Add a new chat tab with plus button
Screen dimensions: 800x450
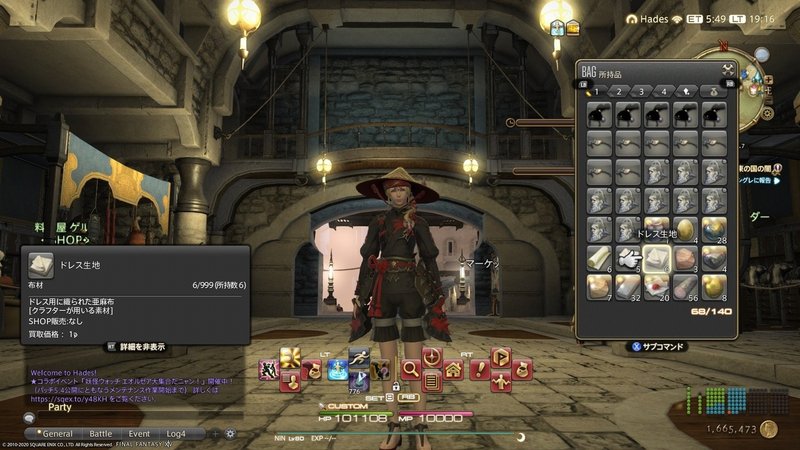tap(214, 433)
